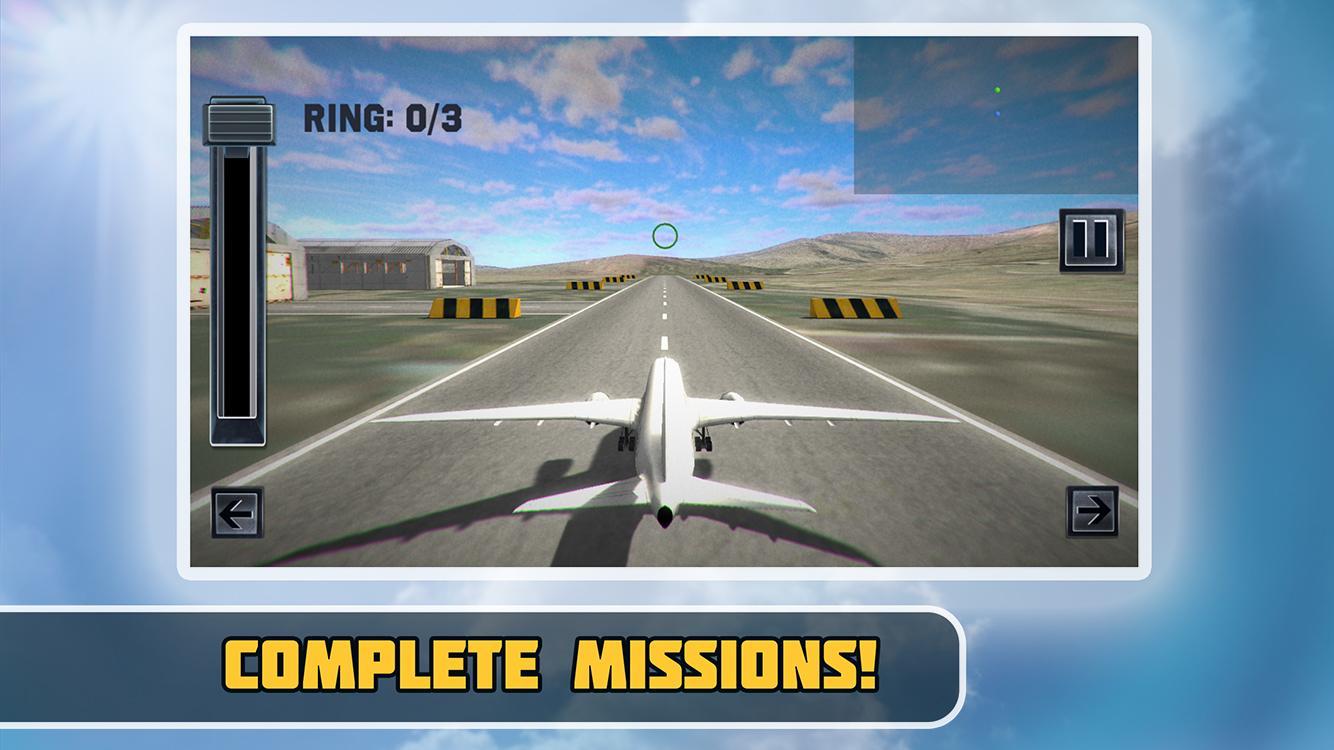Tap the right arrow steering icon
1334x750 pixels.
(x=1090, y=511)
